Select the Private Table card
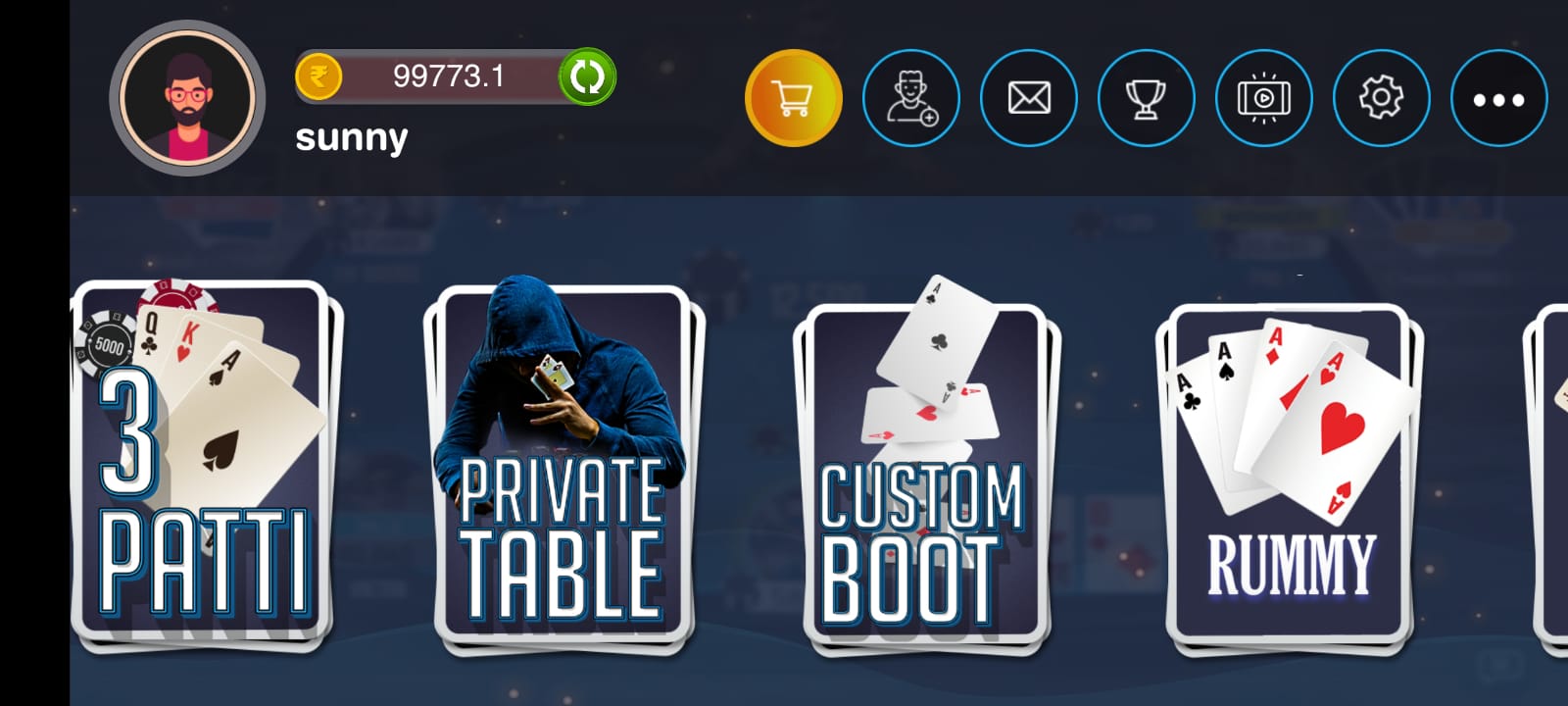The width and height of the screenshot is (1568, 706). [563, 471]
